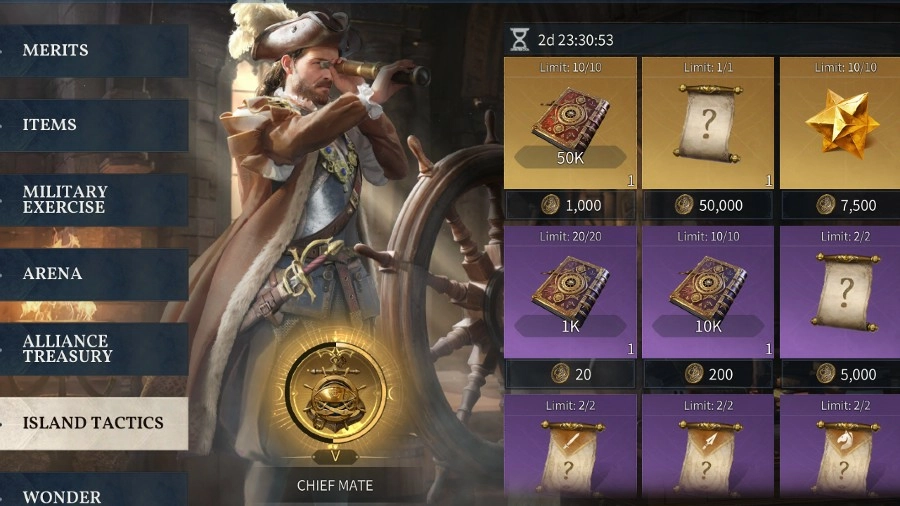900x506 pixels.
Task: Select the Military Exercise tab
Action: pyautogui.click(x=94, y=199)
